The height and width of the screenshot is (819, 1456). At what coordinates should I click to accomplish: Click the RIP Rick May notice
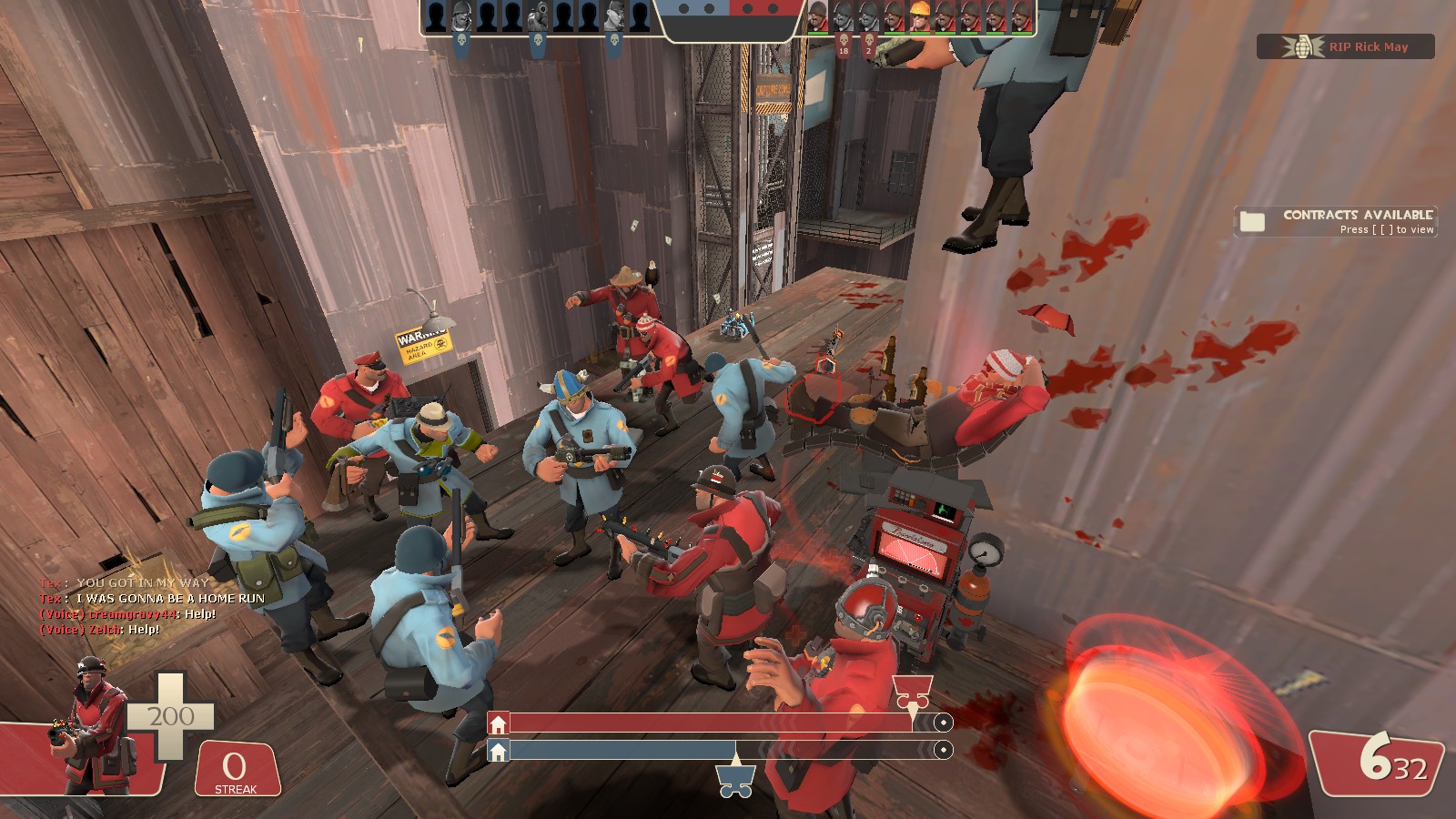(x=1346, y=46)
